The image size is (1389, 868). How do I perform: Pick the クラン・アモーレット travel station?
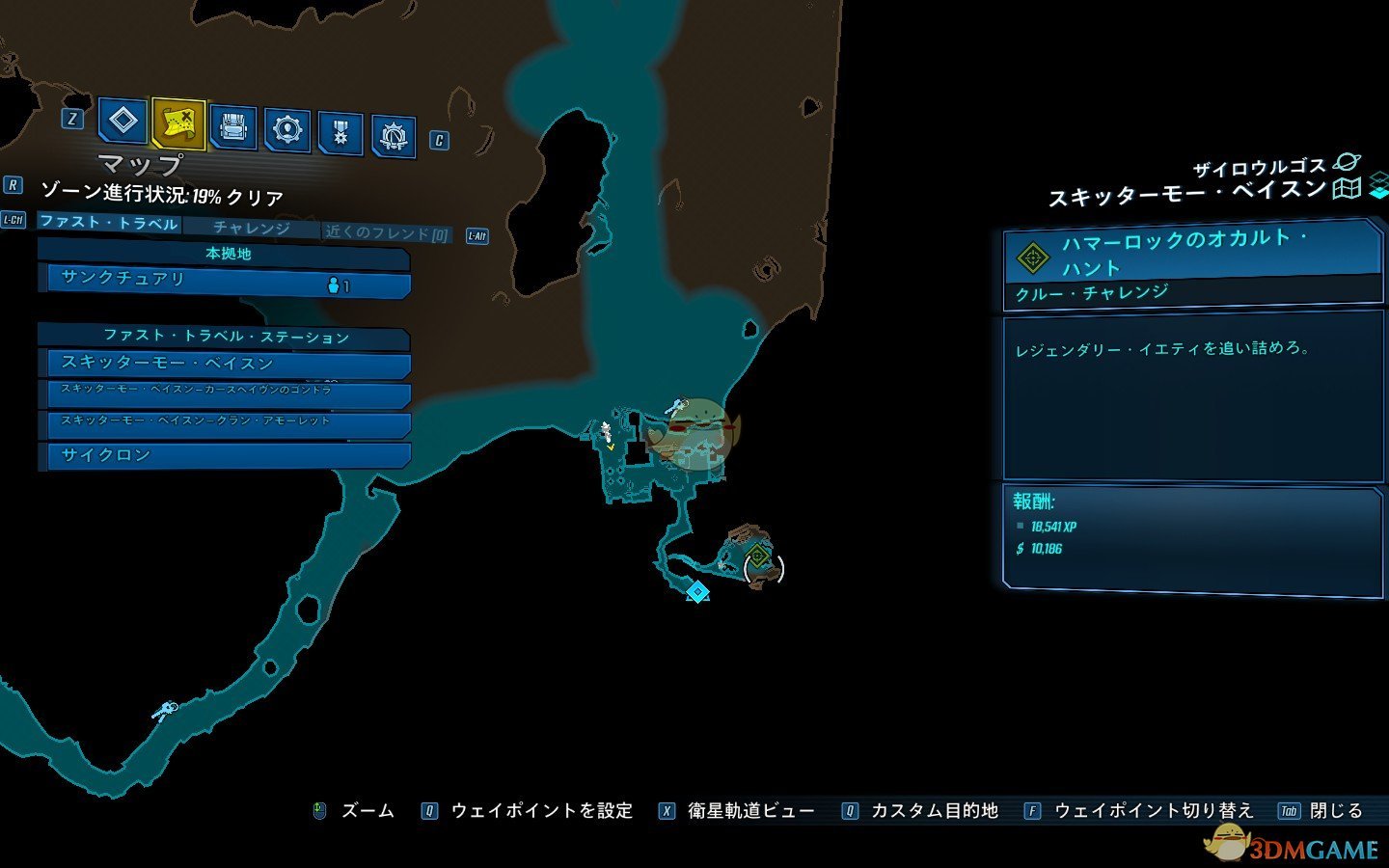pos(224,423)
